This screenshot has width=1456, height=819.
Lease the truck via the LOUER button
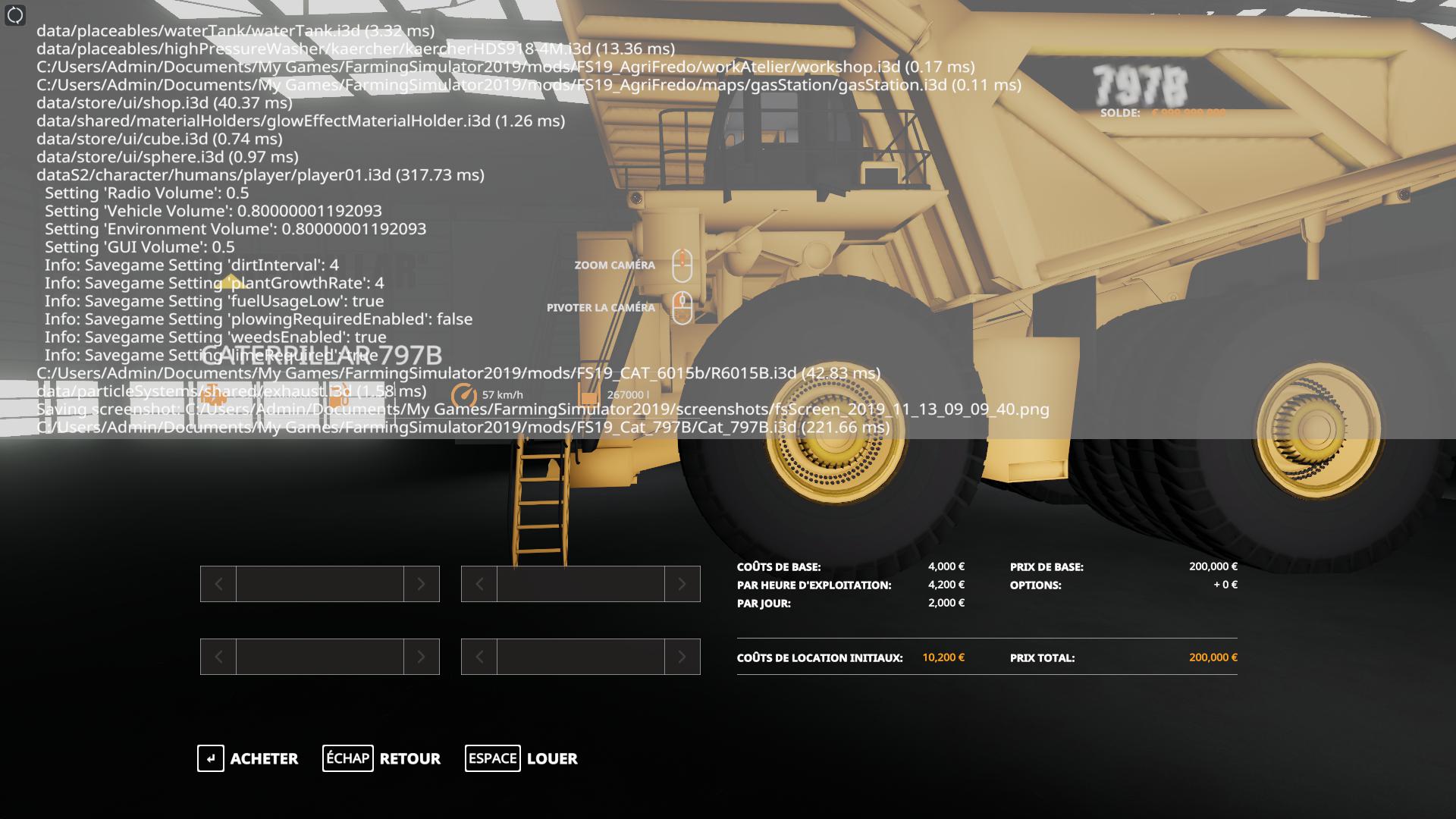pos(522,758)
